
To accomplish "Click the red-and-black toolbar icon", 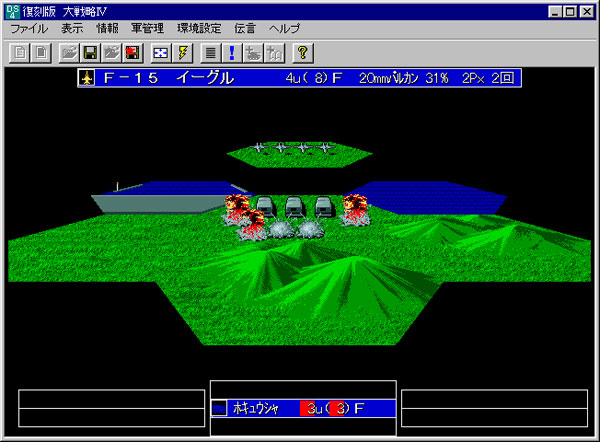I will pyautogui.click(x=133, y=52).
